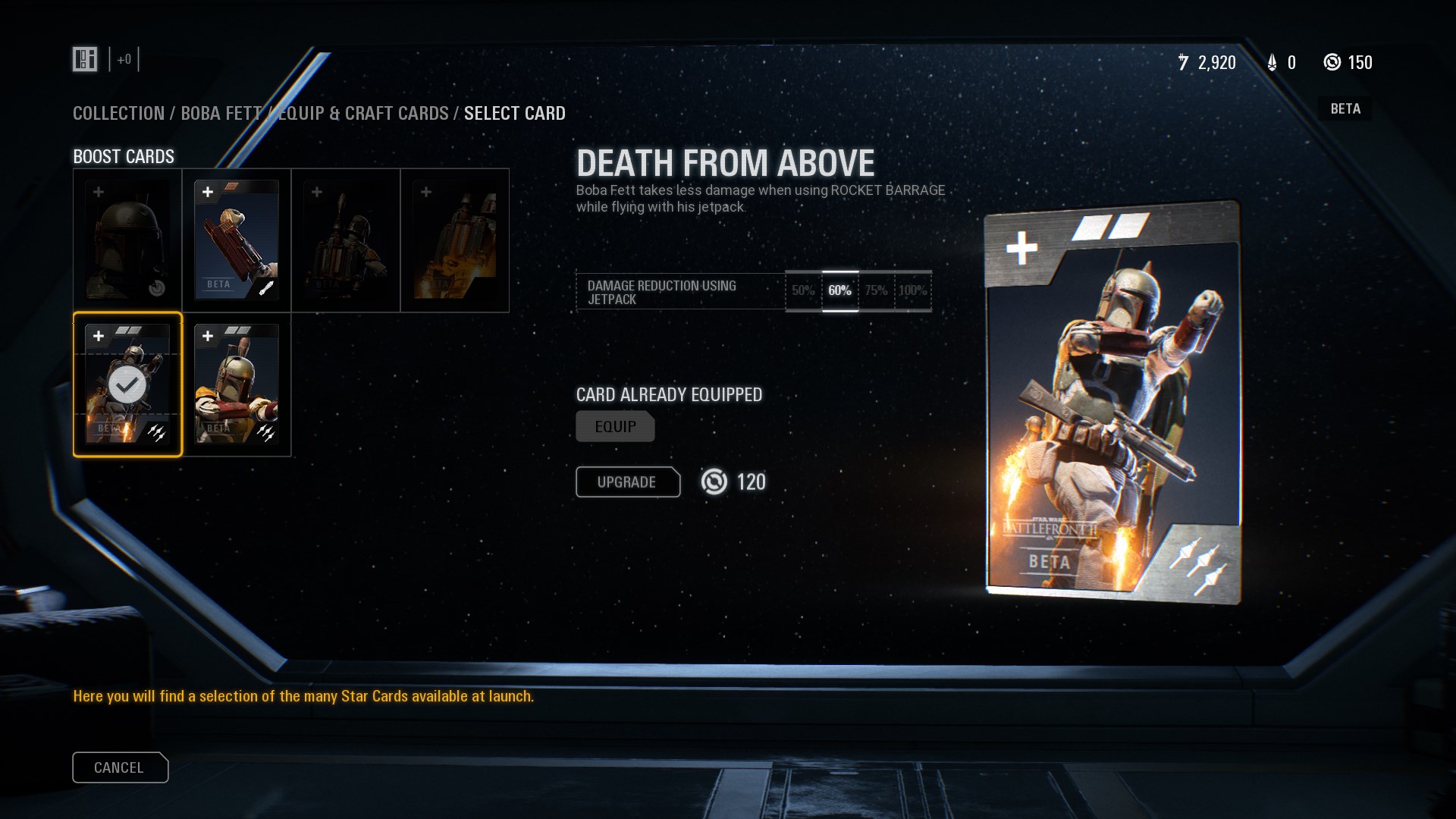Choose the Boba Fett helmet boost card

(127, 240)
